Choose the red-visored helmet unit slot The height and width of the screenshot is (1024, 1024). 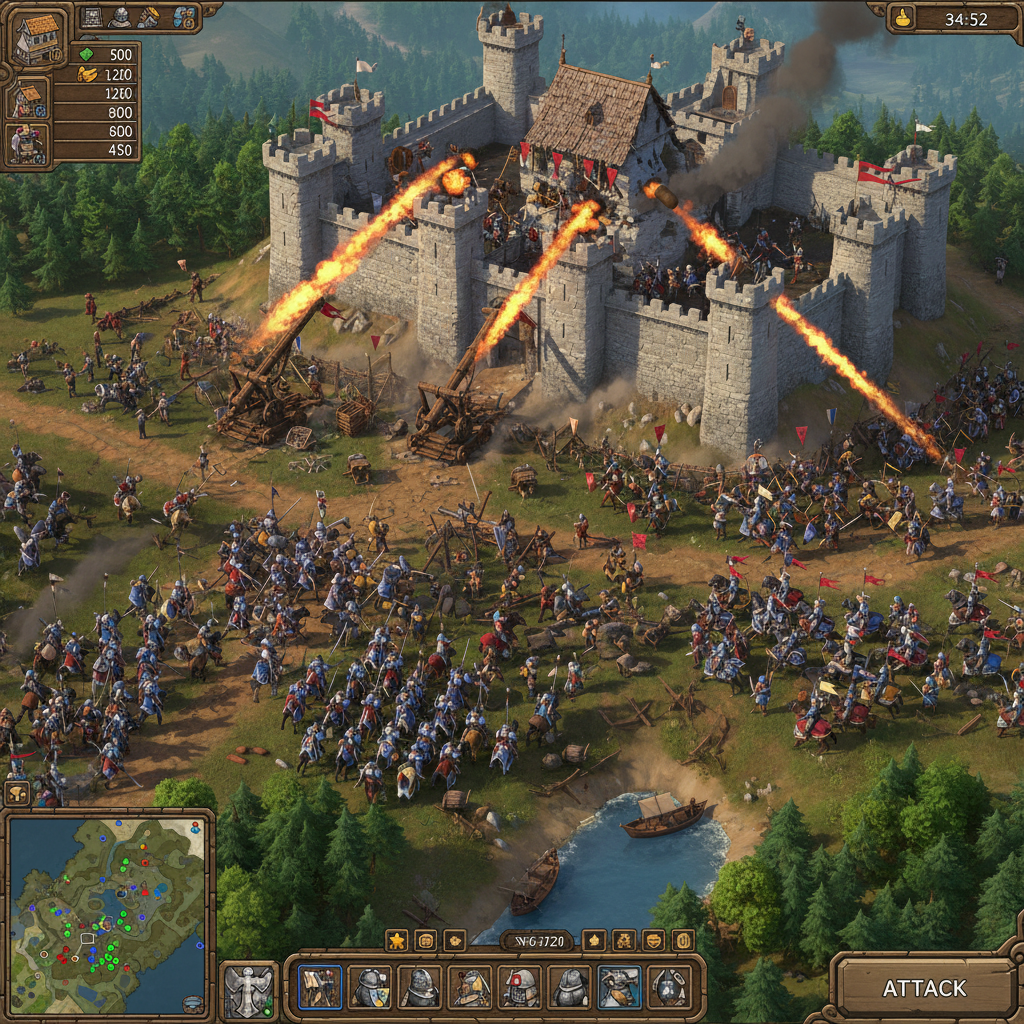tap(520, 987)
